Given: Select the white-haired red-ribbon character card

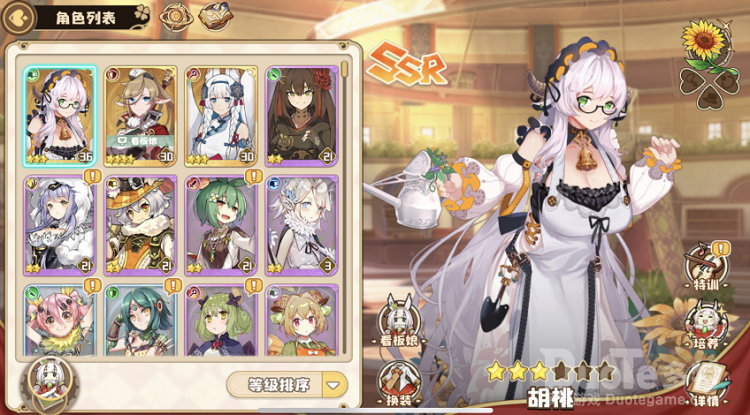Looking at the screenshot, I should (221, 115).
